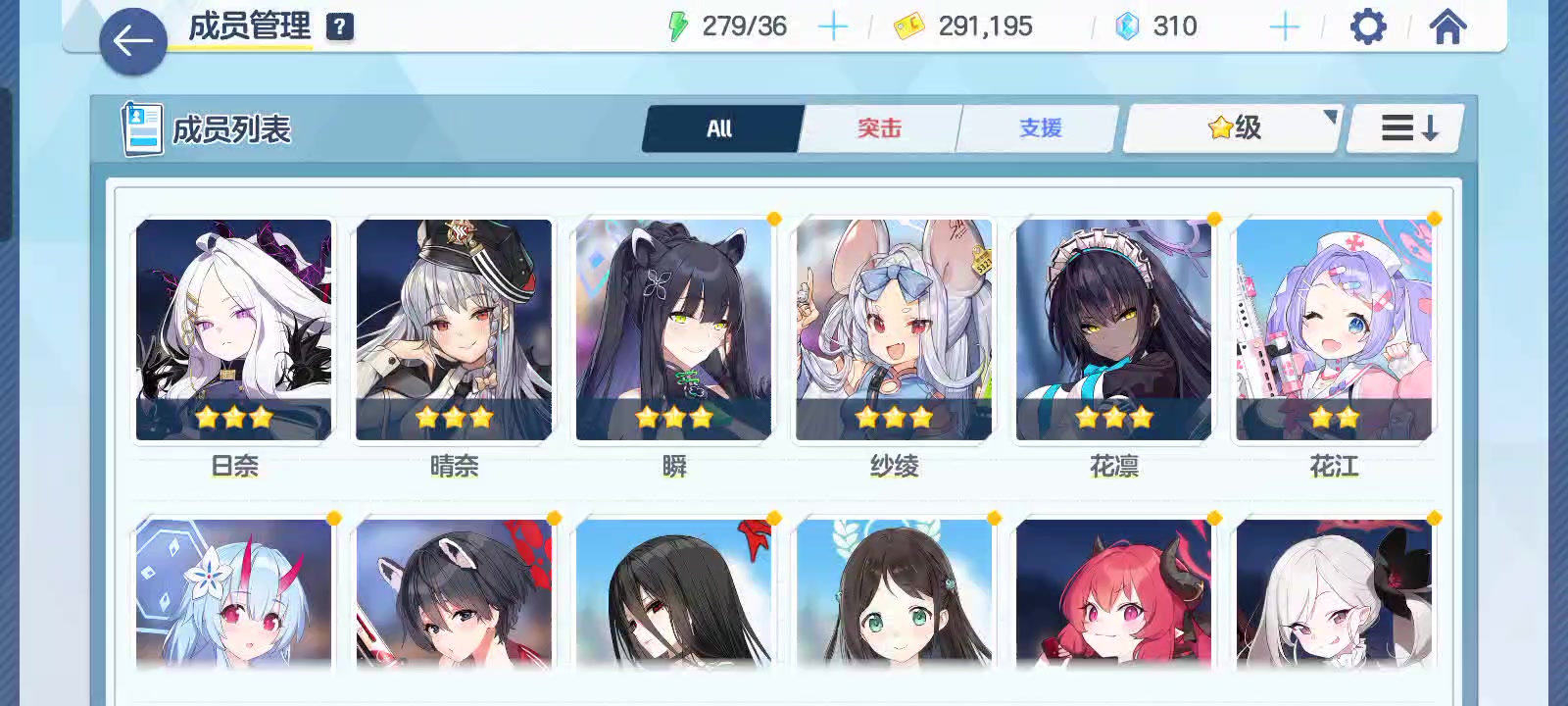Open the 星级 sorting dropdown

(x=1230, y=127)
